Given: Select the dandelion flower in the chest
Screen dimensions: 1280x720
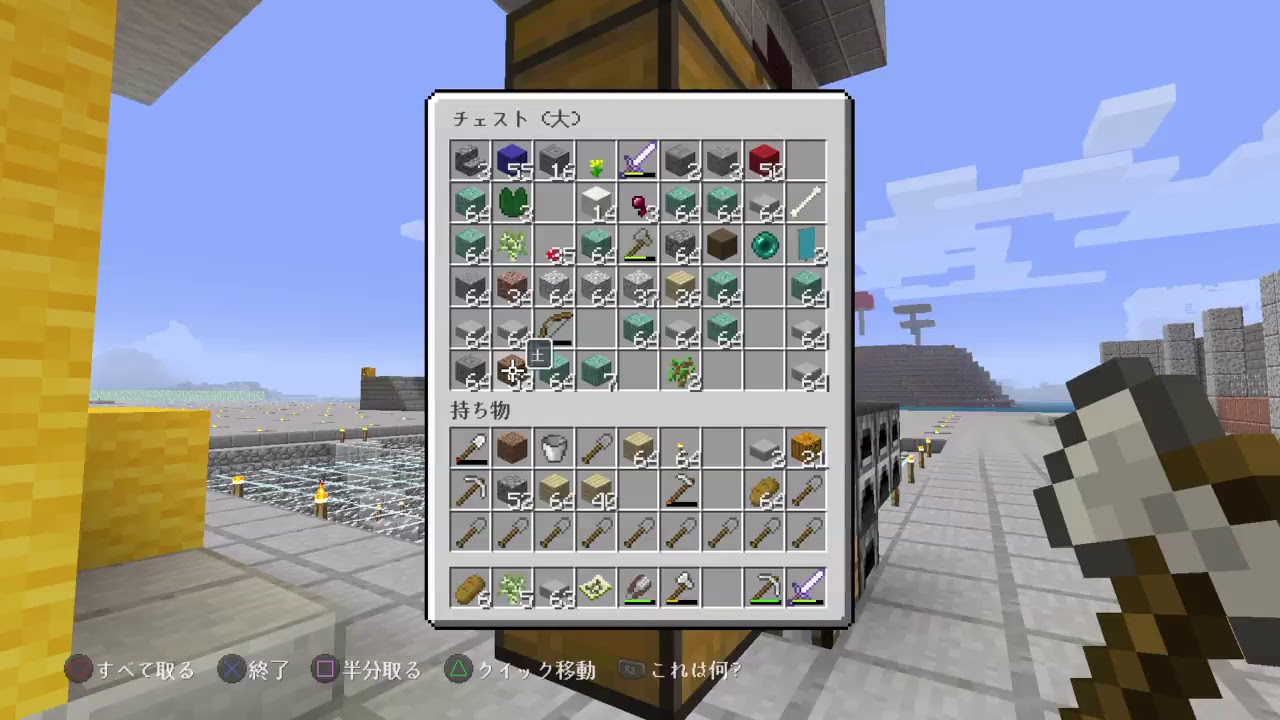Looking at the screenshot, I should (596, 160).
